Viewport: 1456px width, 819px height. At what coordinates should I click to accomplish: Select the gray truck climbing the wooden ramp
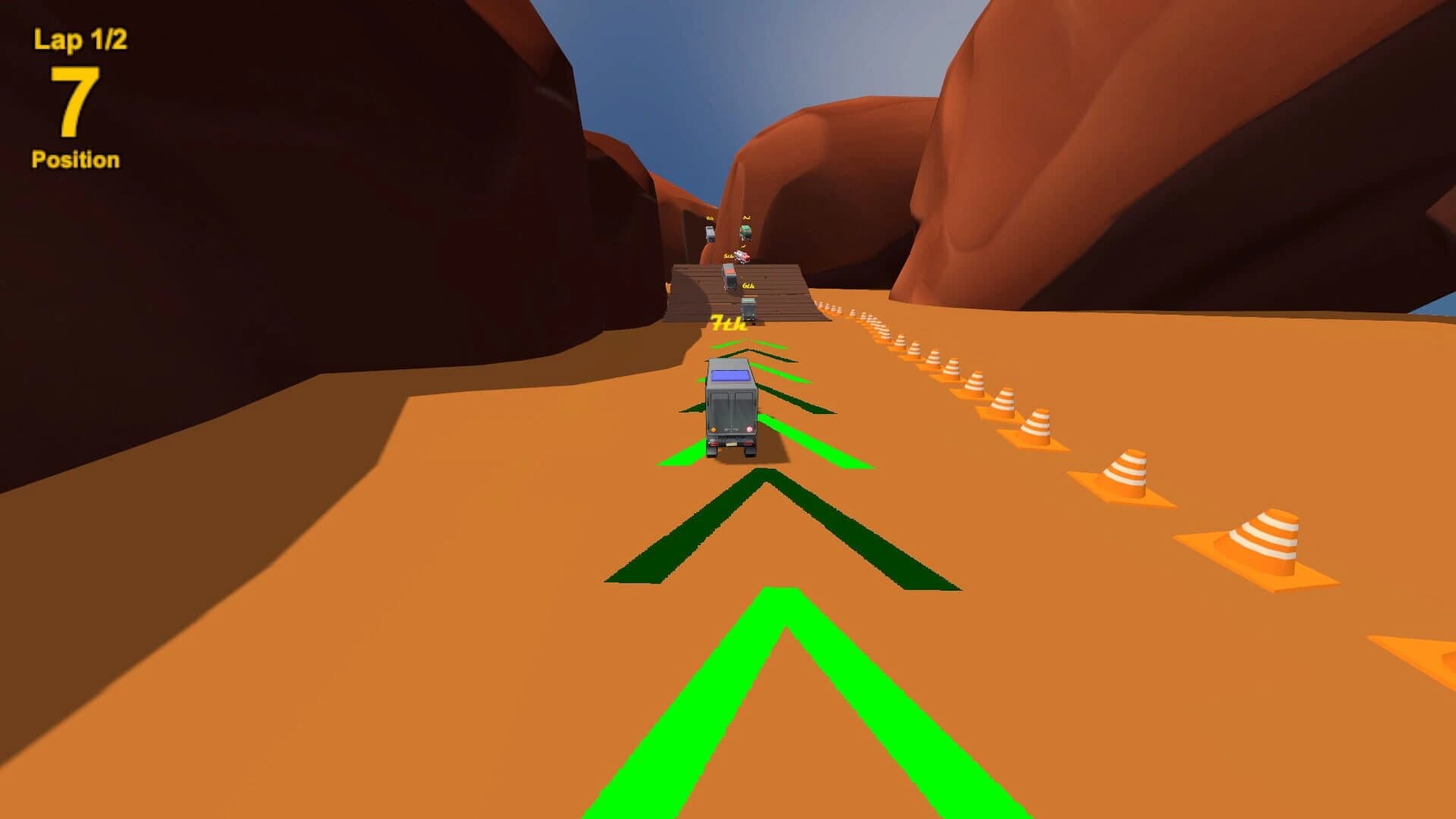[748, 309]
